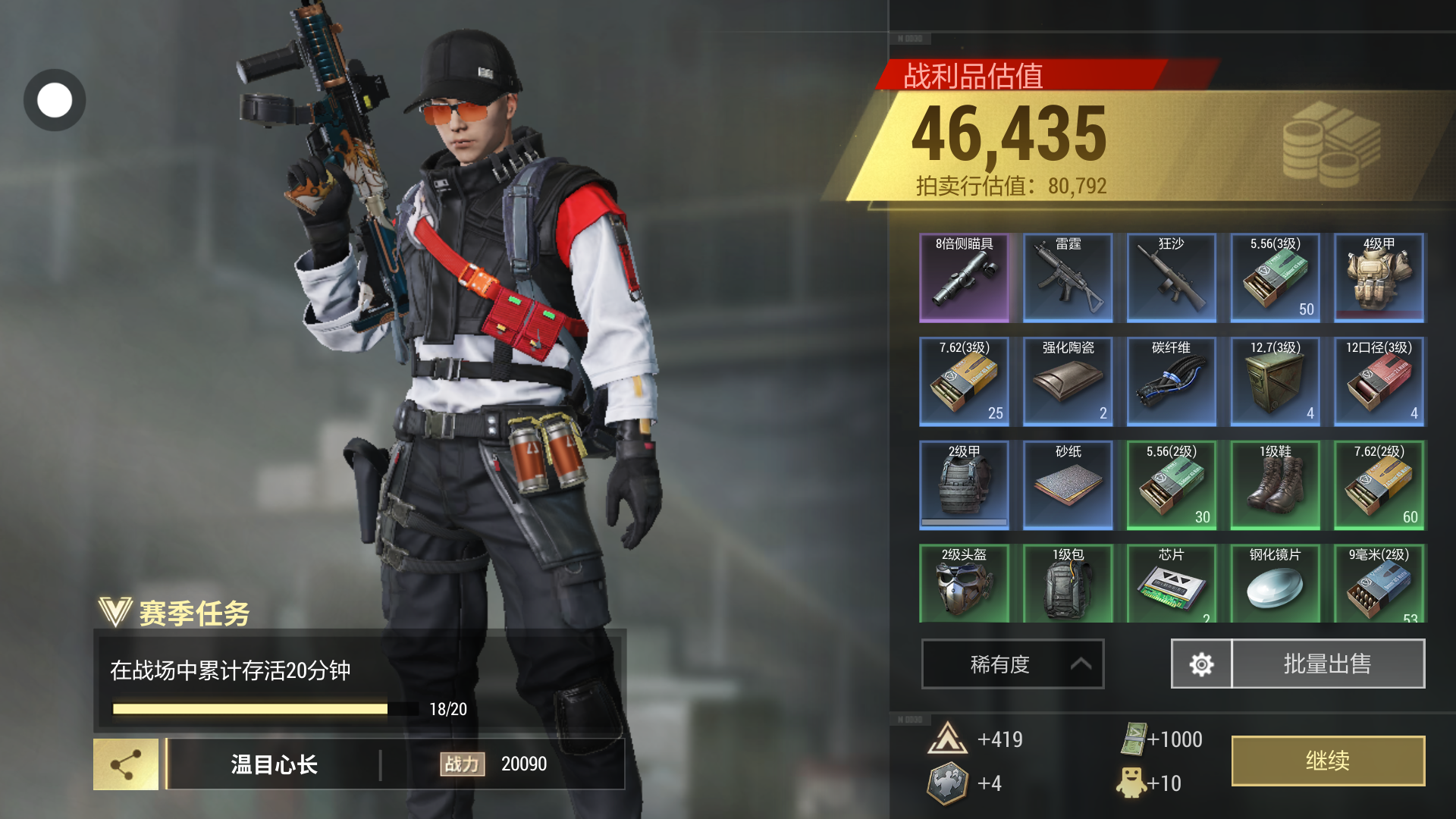
Task: Select the 8倍侧瞄具 scope slot
Action: (x=964, y=278)
